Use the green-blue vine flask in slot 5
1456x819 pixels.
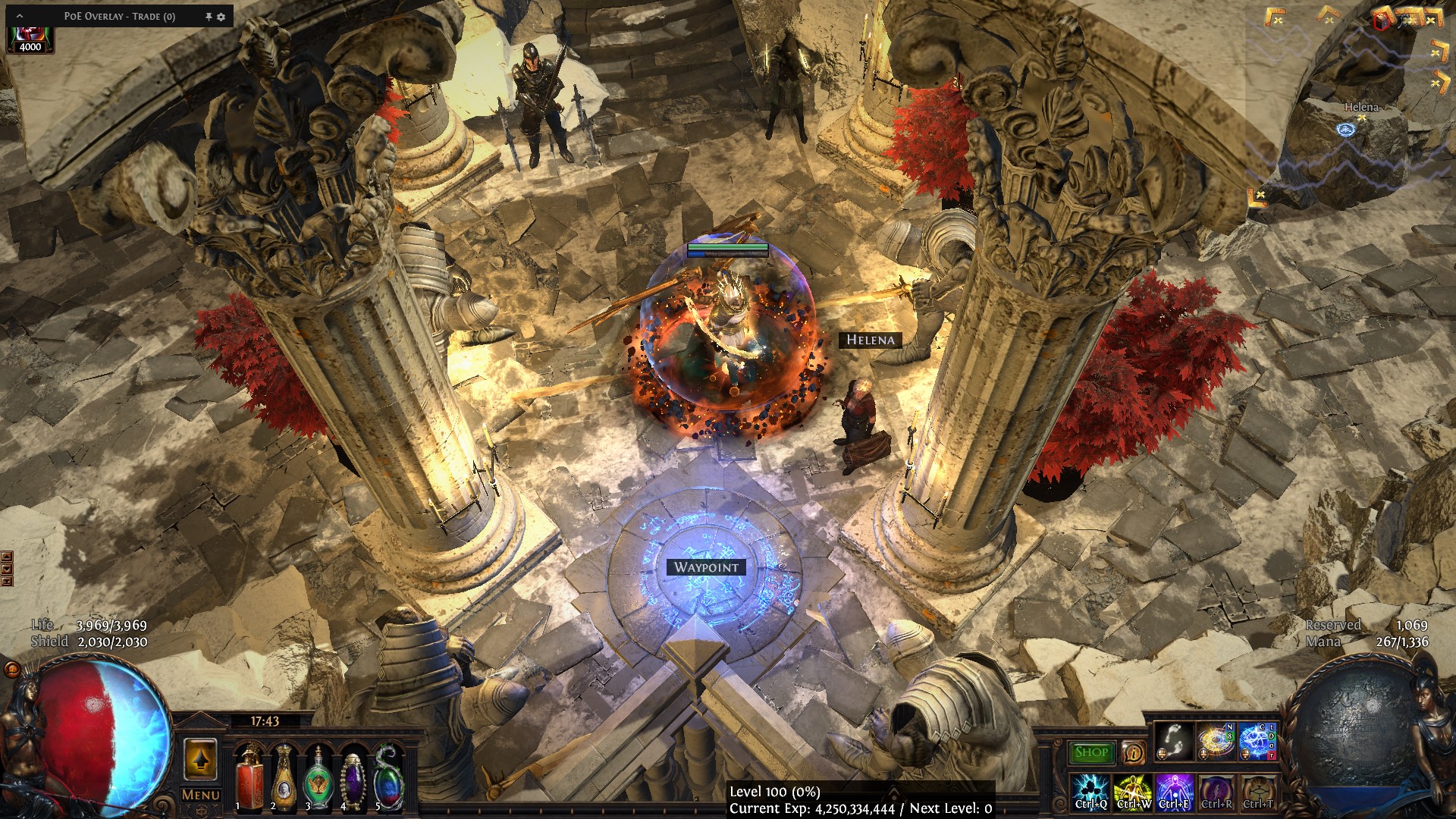(x=388, y=776)
